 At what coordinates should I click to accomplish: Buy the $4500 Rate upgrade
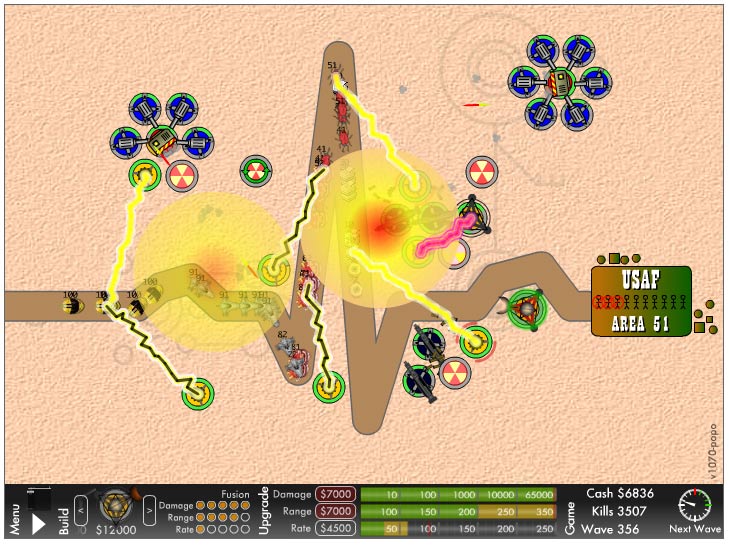click(336, 528)
